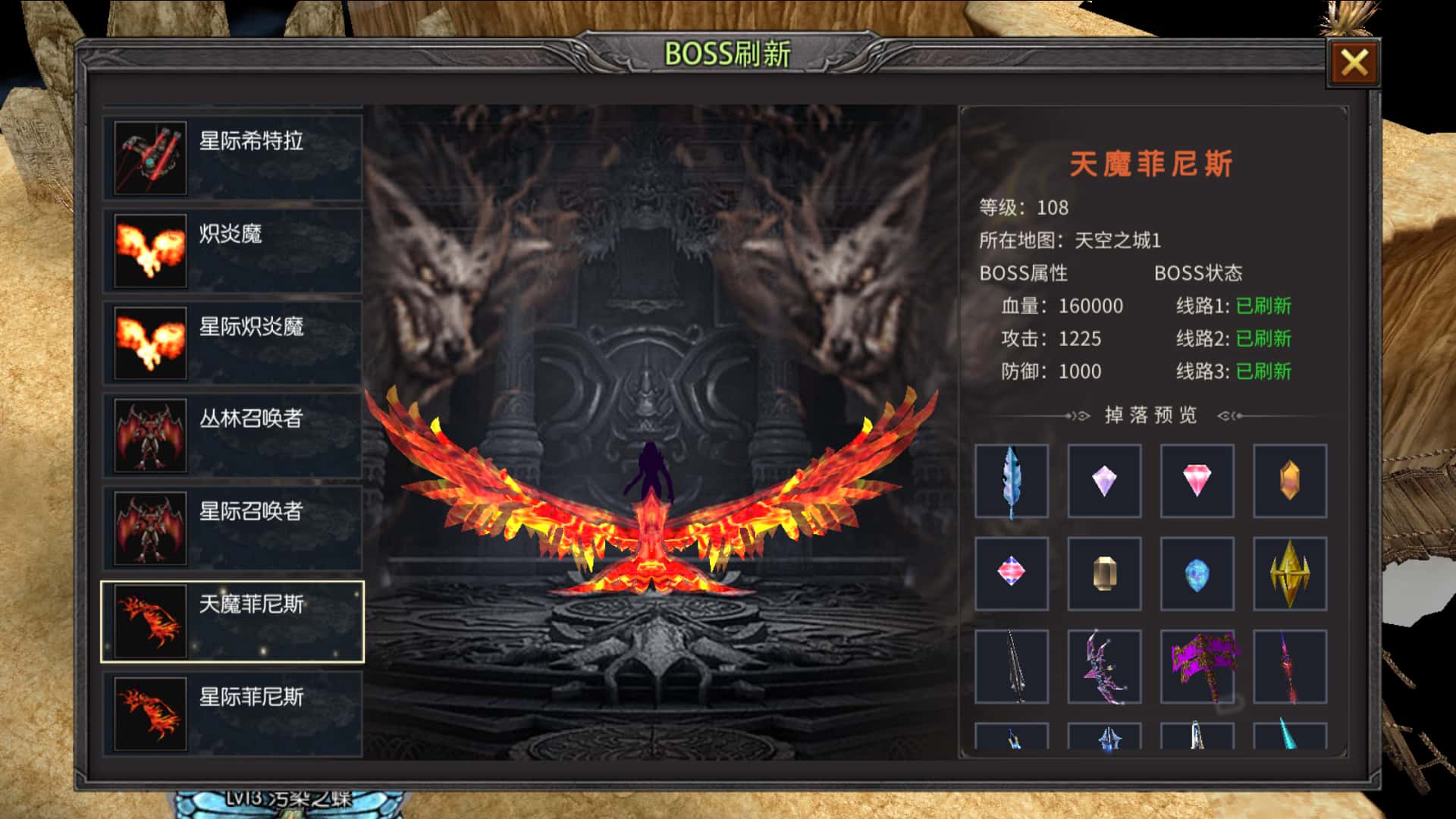The width and height of the screenshot is (1456, 819).
Task: Click the purple crystal drop item
Action: point(1105,480)
